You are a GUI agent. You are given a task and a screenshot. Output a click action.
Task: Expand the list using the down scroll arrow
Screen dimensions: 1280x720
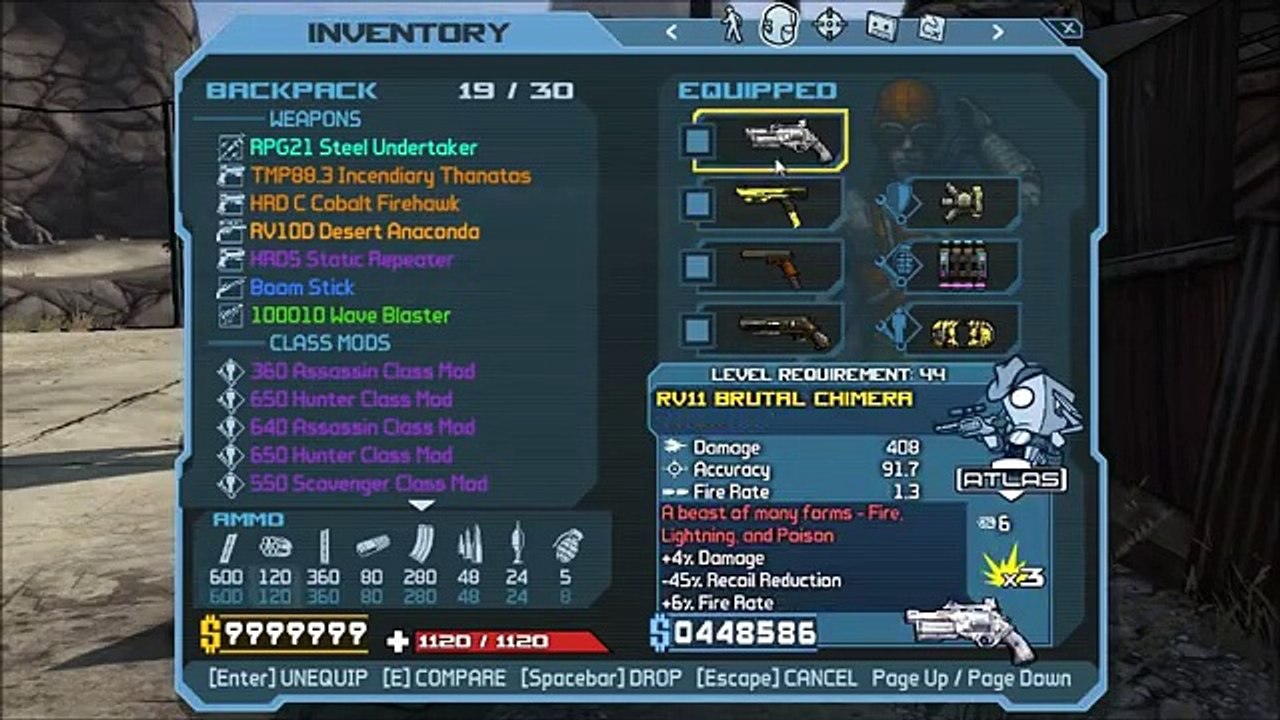coord(422,506)
